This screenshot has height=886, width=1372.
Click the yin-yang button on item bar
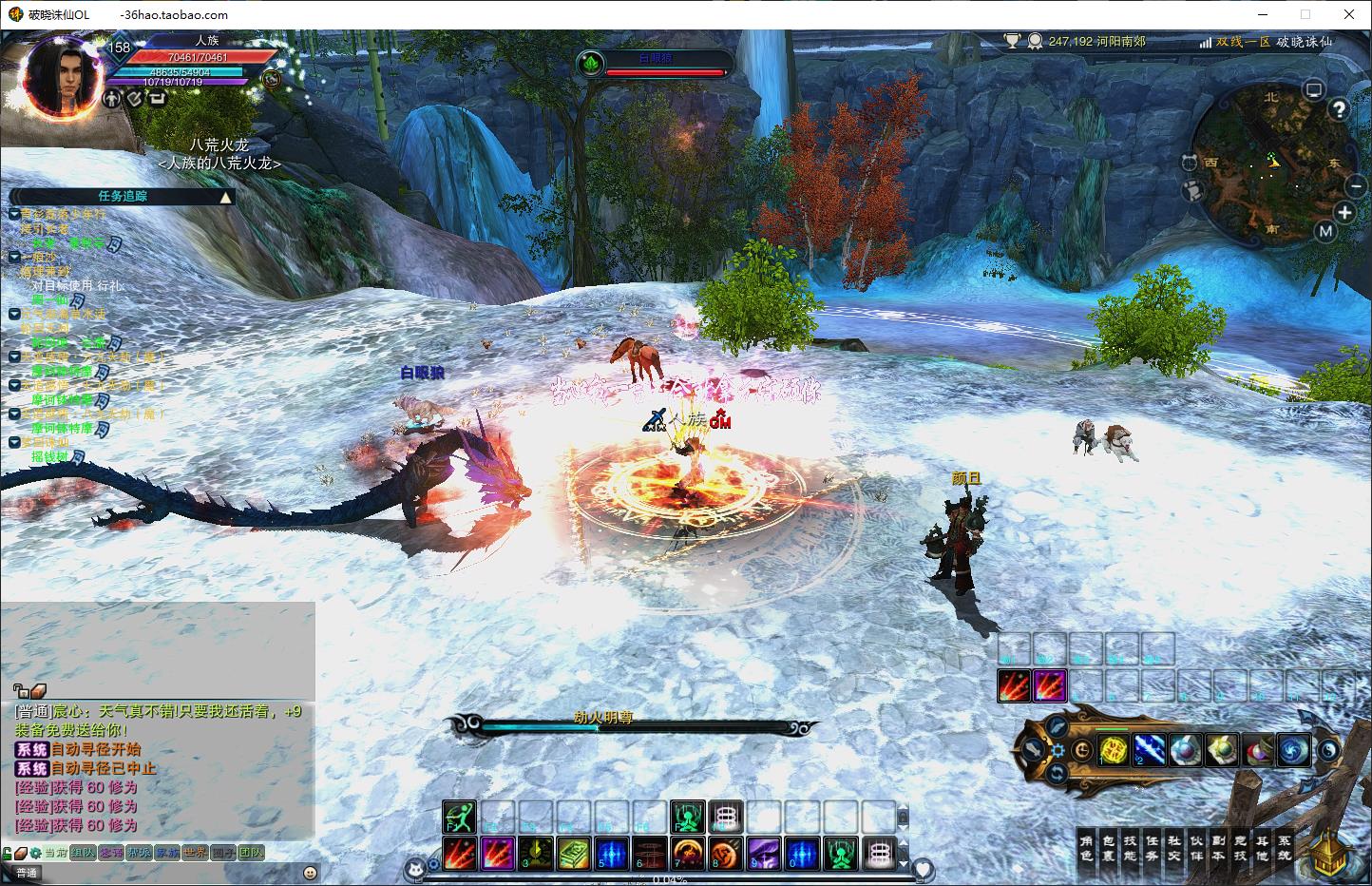[1328, 750]
